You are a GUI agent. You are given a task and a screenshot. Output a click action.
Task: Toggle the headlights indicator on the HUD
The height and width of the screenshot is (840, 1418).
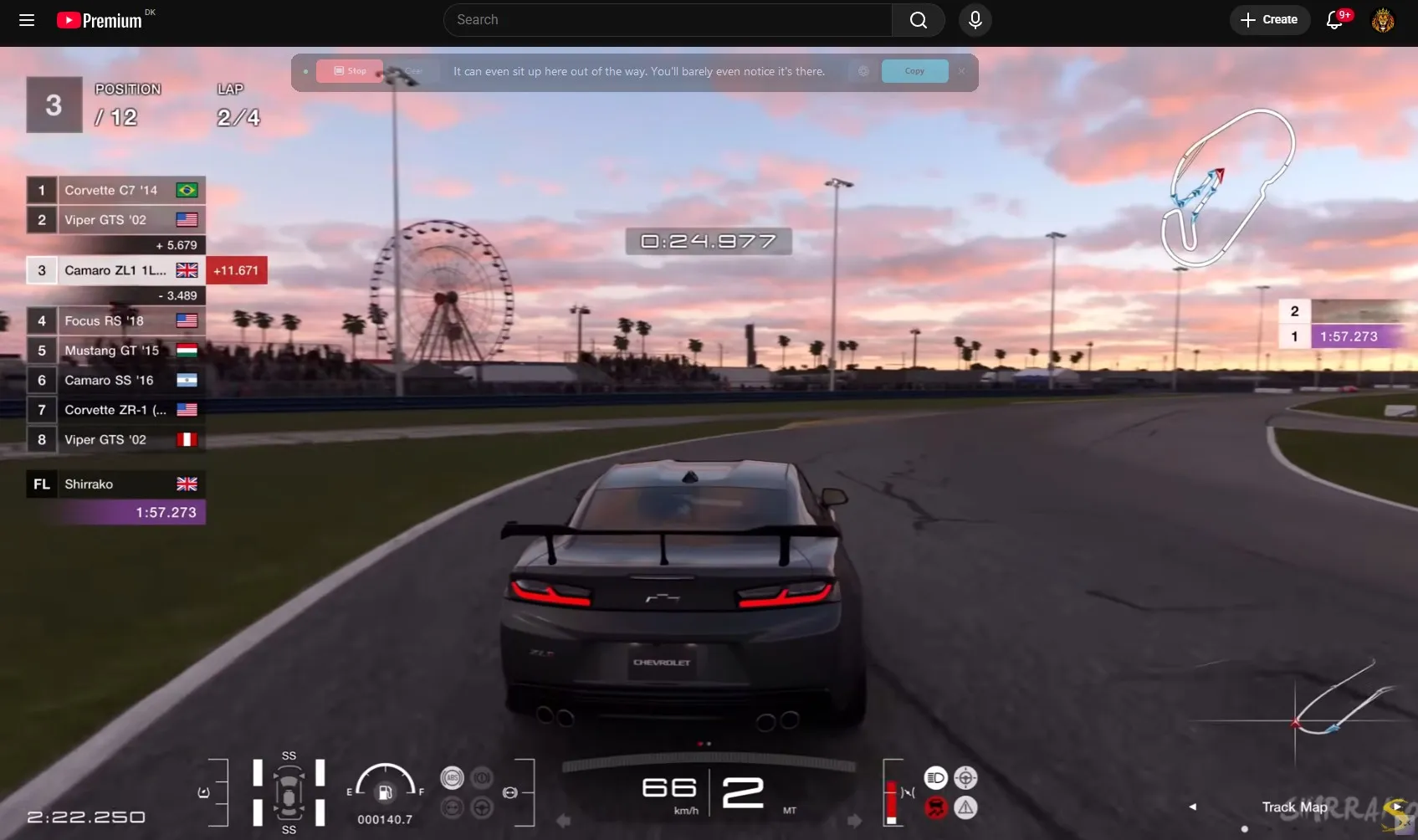(936, 777)
